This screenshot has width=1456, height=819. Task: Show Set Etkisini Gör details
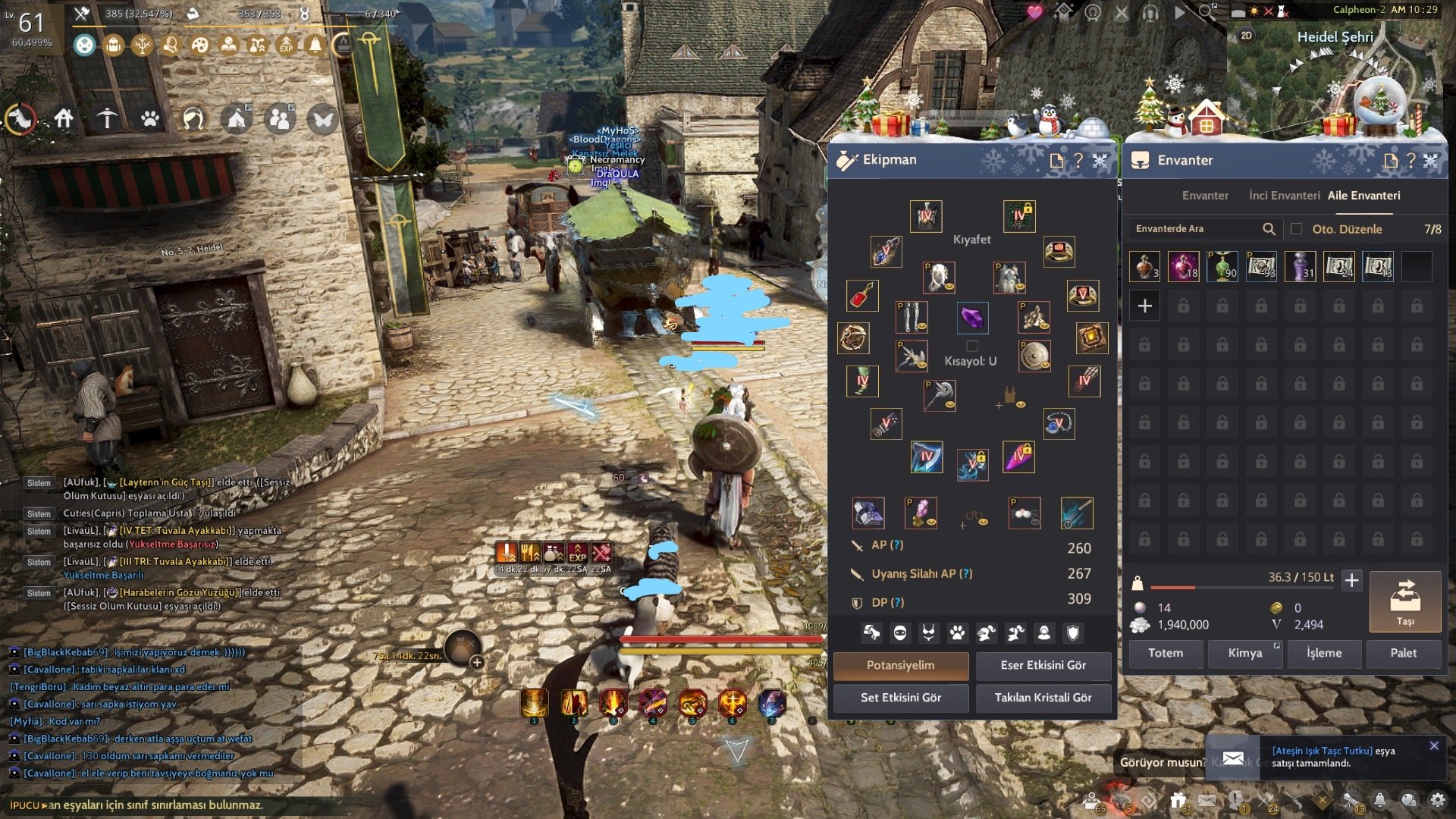(900, 698)
